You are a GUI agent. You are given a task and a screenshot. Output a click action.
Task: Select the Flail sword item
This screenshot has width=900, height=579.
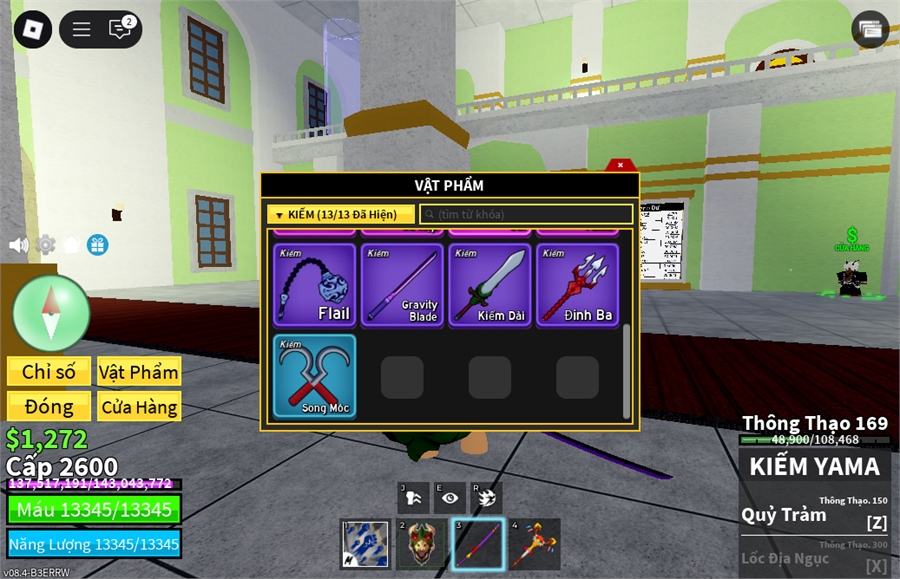[314, 285]
